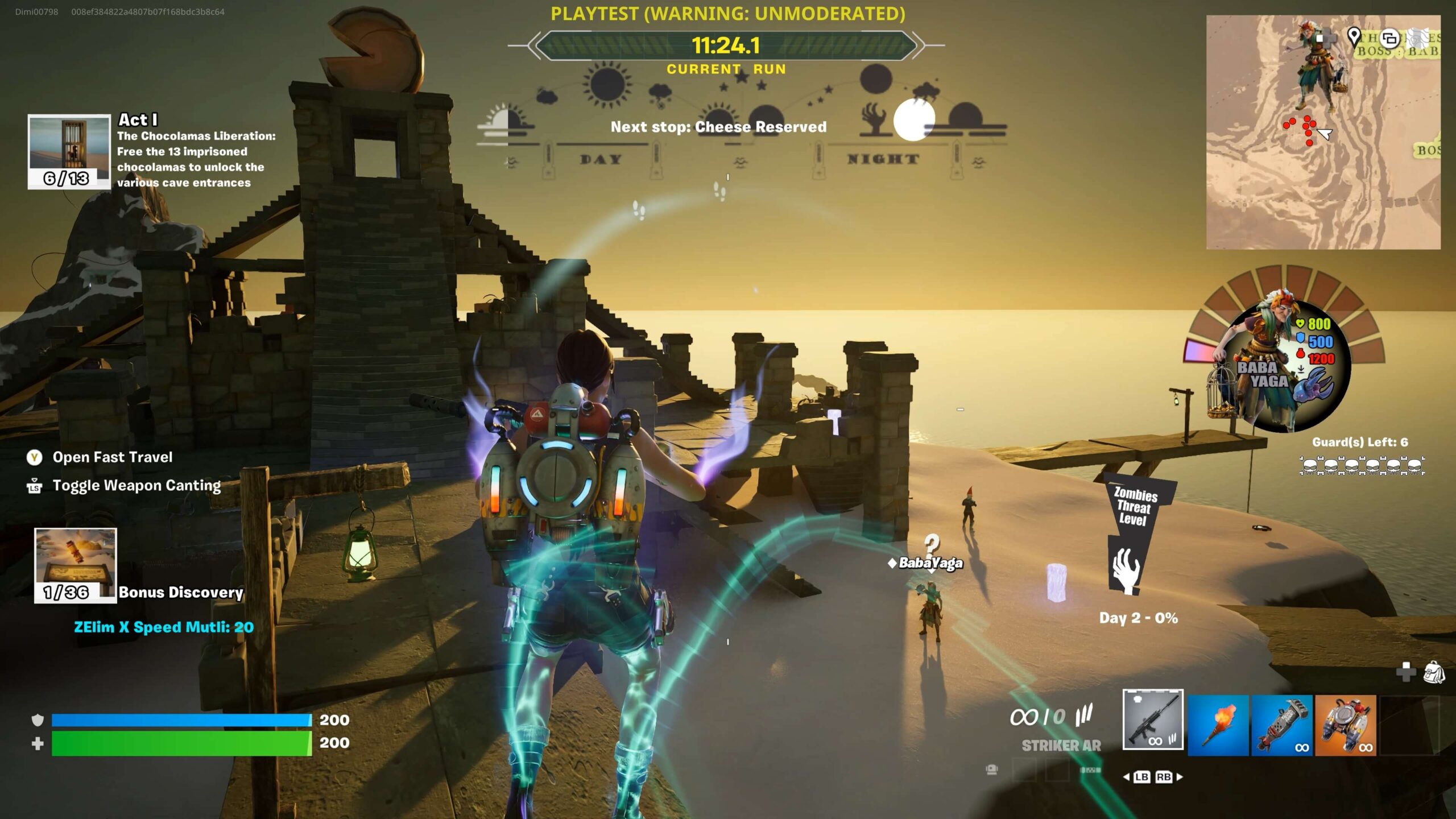Viewport: 1456px width, 819px height.
Task: Open the Bonus Discovery tracker thumbnail
Action: 75,565
